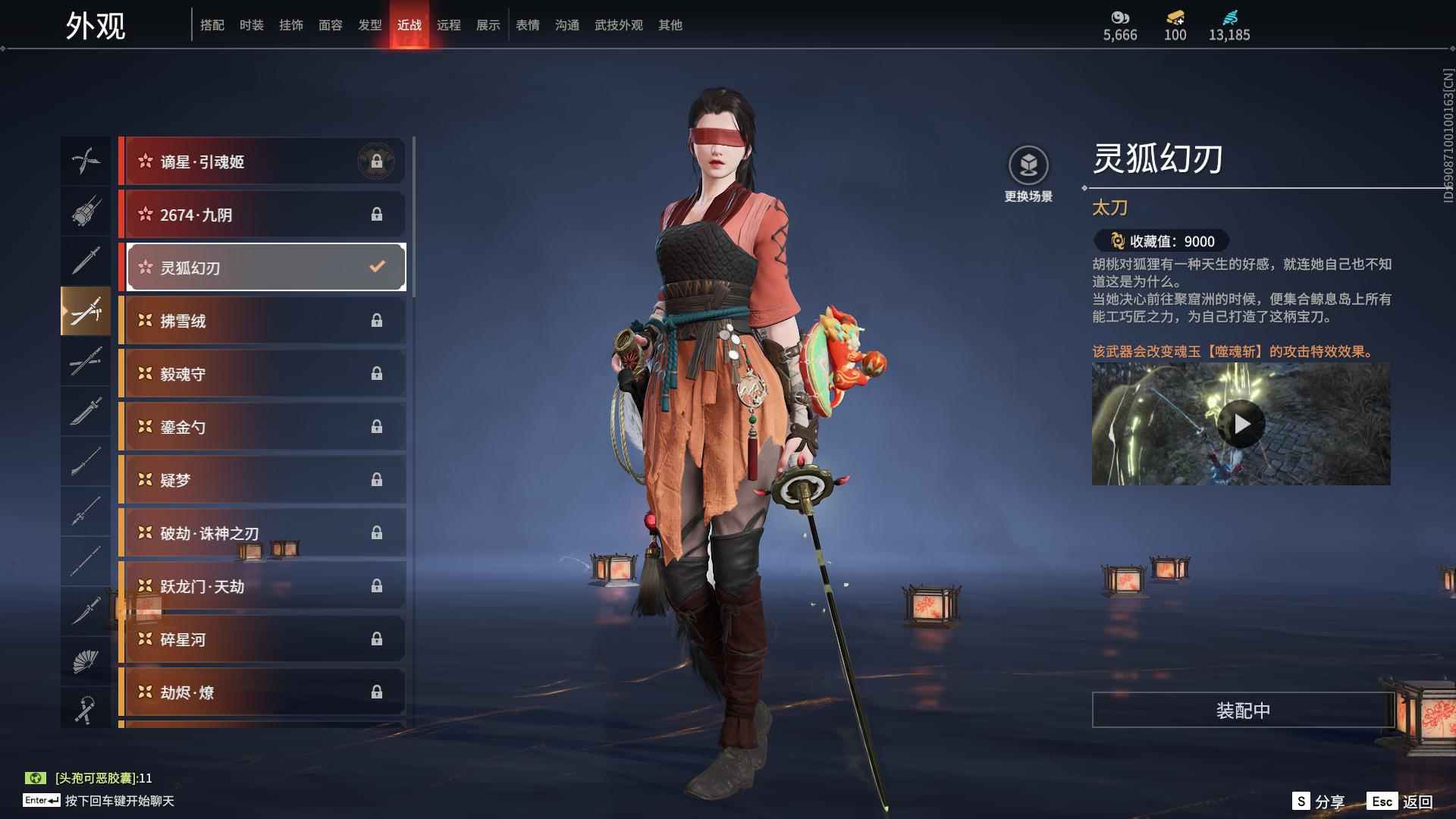
Task: Play the weapon effect preview video
Action: [x=1241, y=424]
